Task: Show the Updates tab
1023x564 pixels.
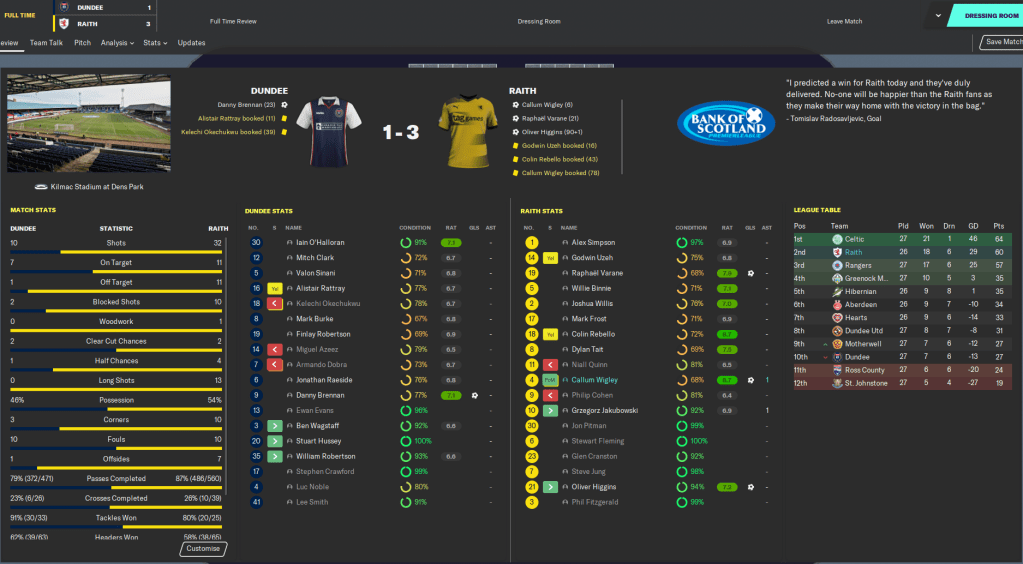Action: click(191, 43)
